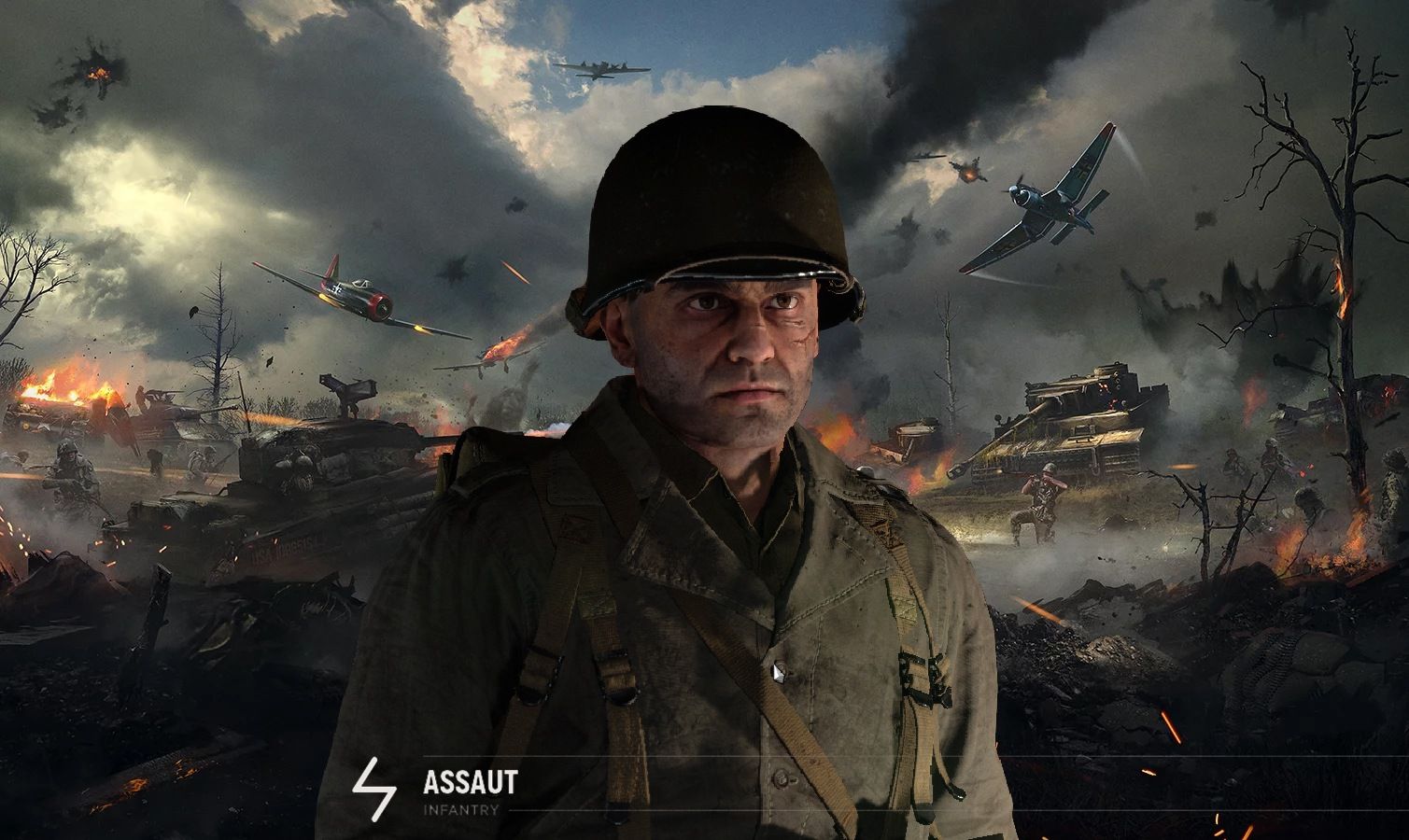
Task: Click the lightning bolt class icon
Action: [367, 791]
